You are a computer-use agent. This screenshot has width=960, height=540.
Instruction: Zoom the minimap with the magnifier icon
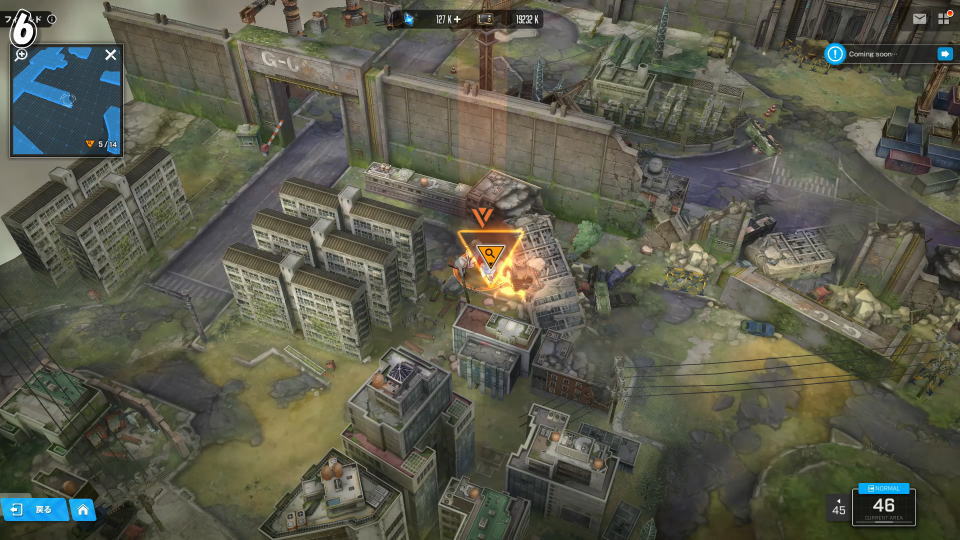21,54
